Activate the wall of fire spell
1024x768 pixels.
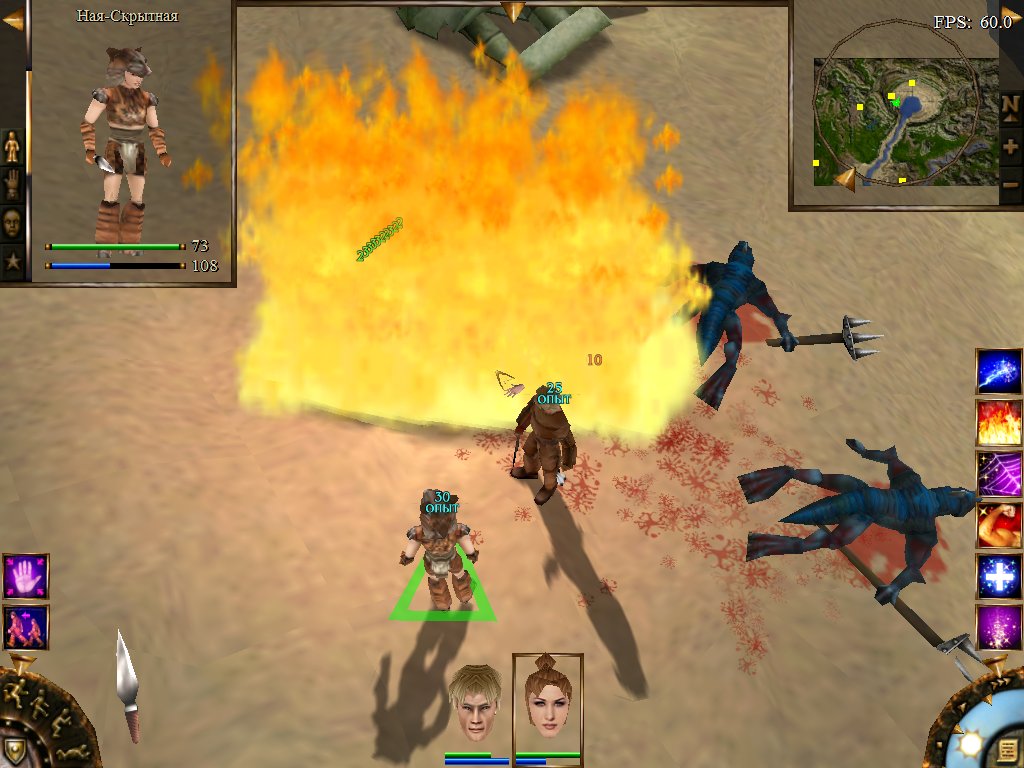(998, 423)
